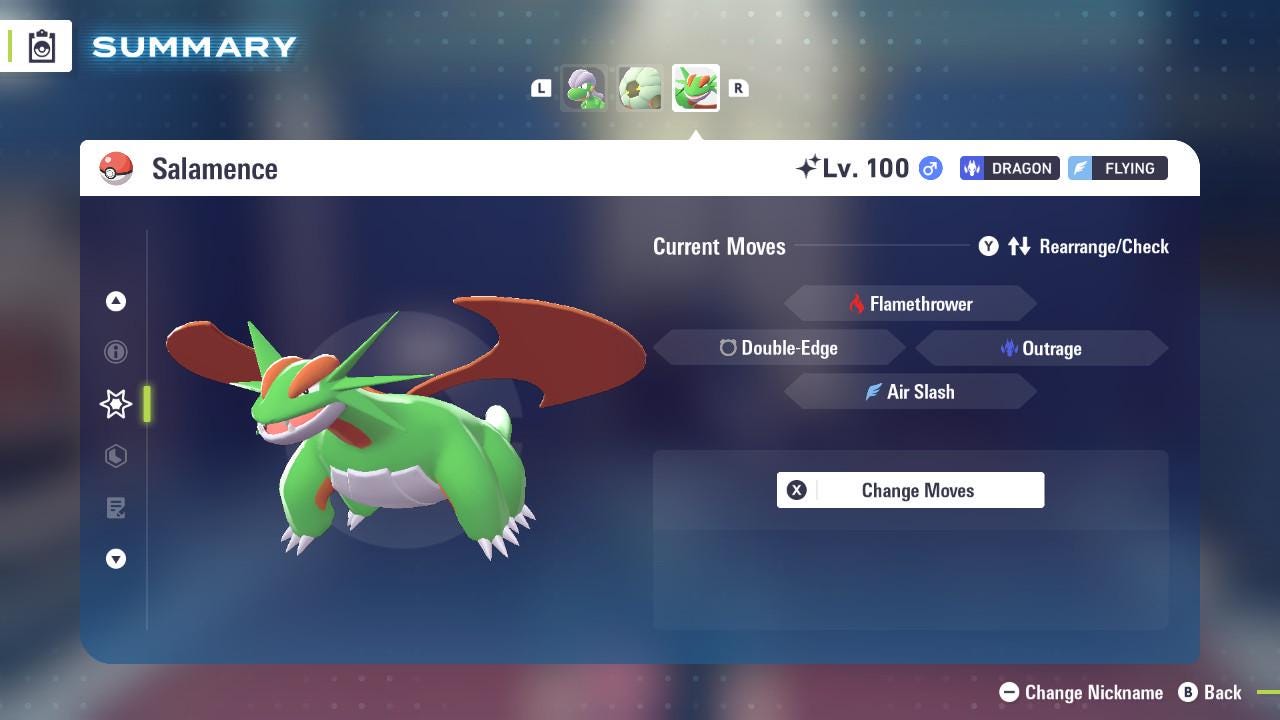This screenshot has width=1280, height=720.
Task: Click the clipboard Summary icon in top-left corner
Action: (40, 45)
